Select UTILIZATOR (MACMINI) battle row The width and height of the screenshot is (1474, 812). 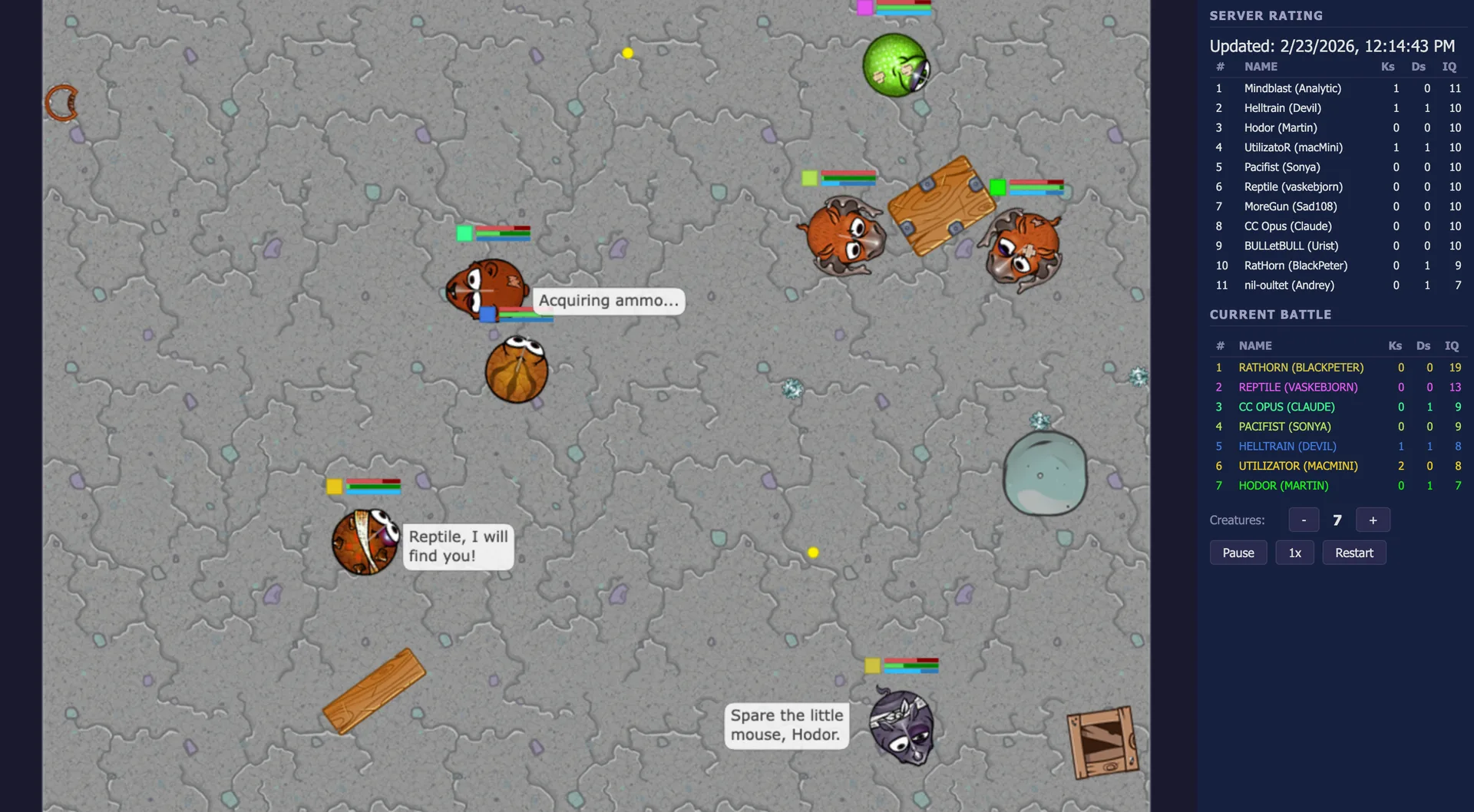1297,466
